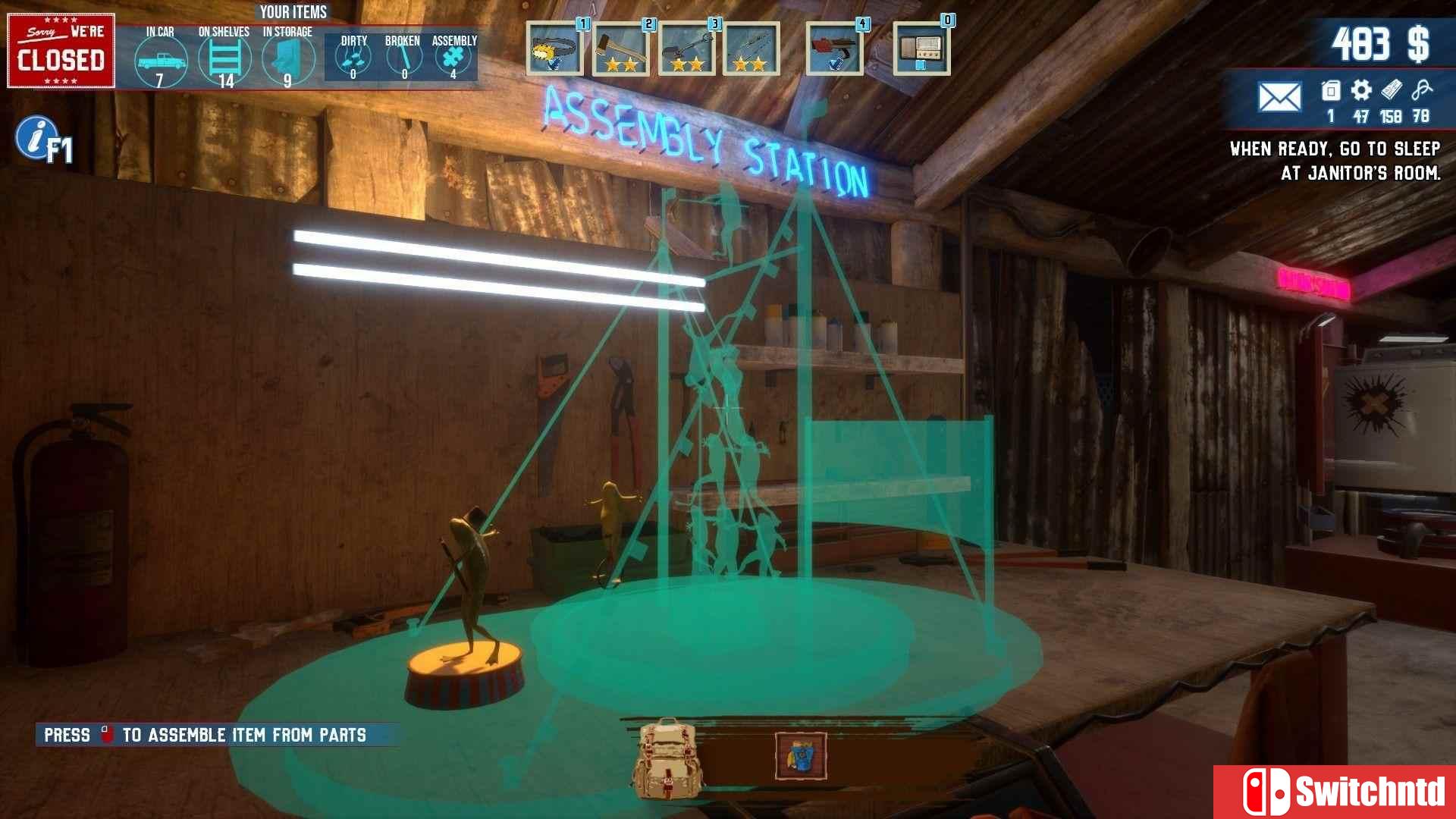Open the radio slot in the toolbar
This screenshot has height=819, width=1456.
921,49
